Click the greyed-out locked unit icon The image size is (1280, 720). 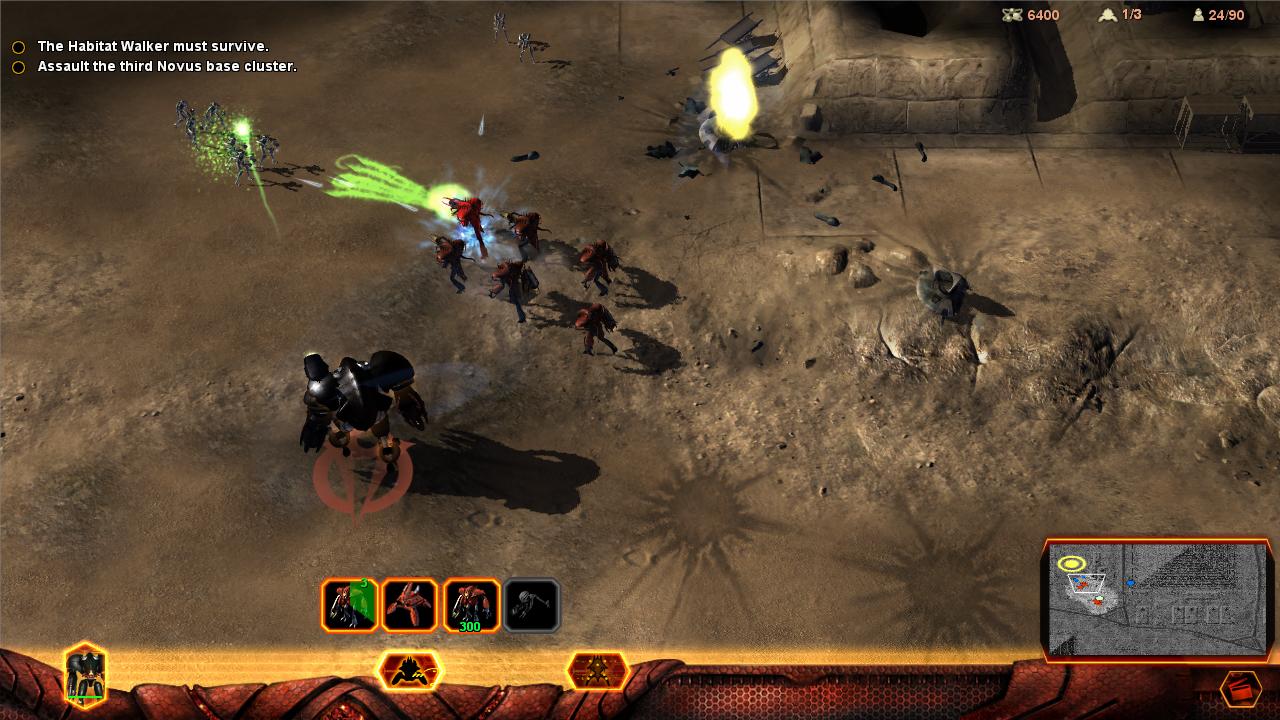(531, 605)
